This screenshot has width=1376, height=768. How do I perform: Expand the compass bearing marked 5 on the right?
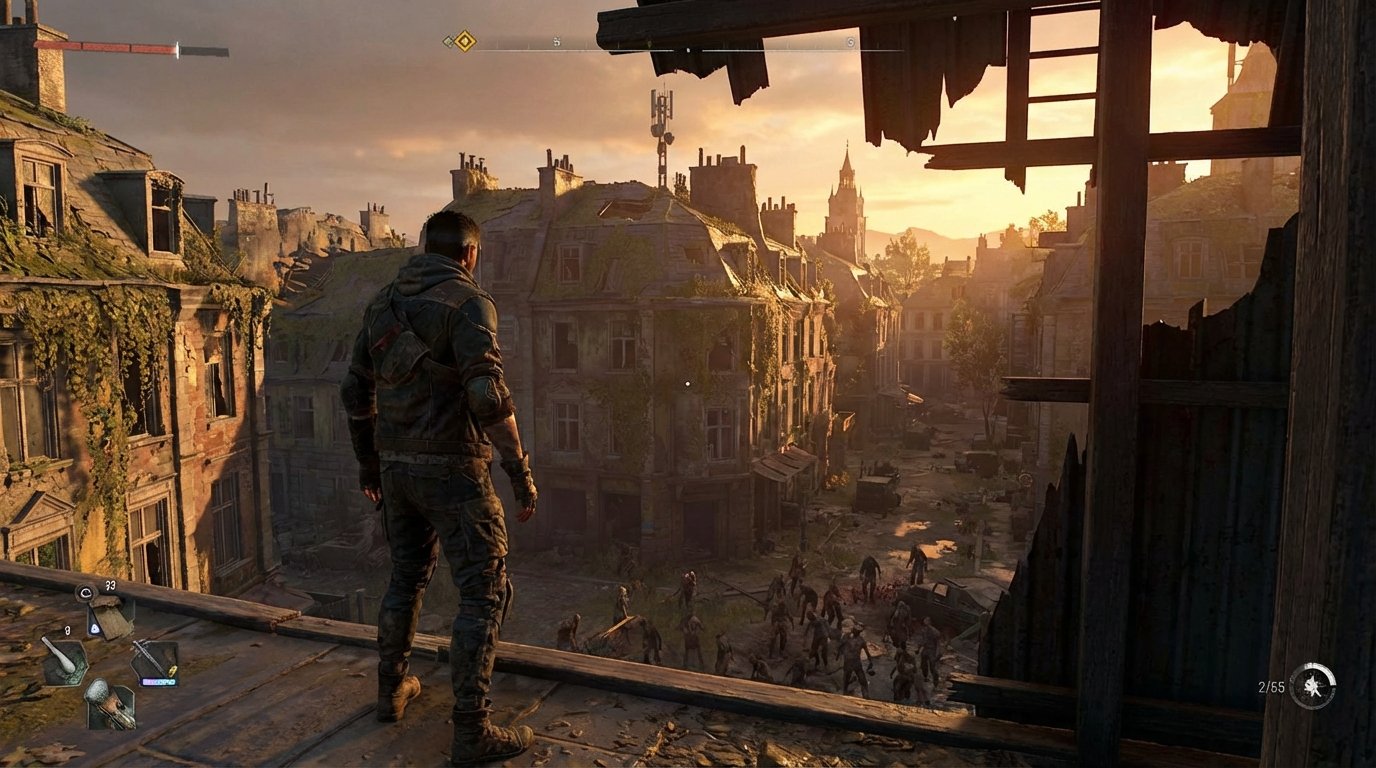coord(849,42)
